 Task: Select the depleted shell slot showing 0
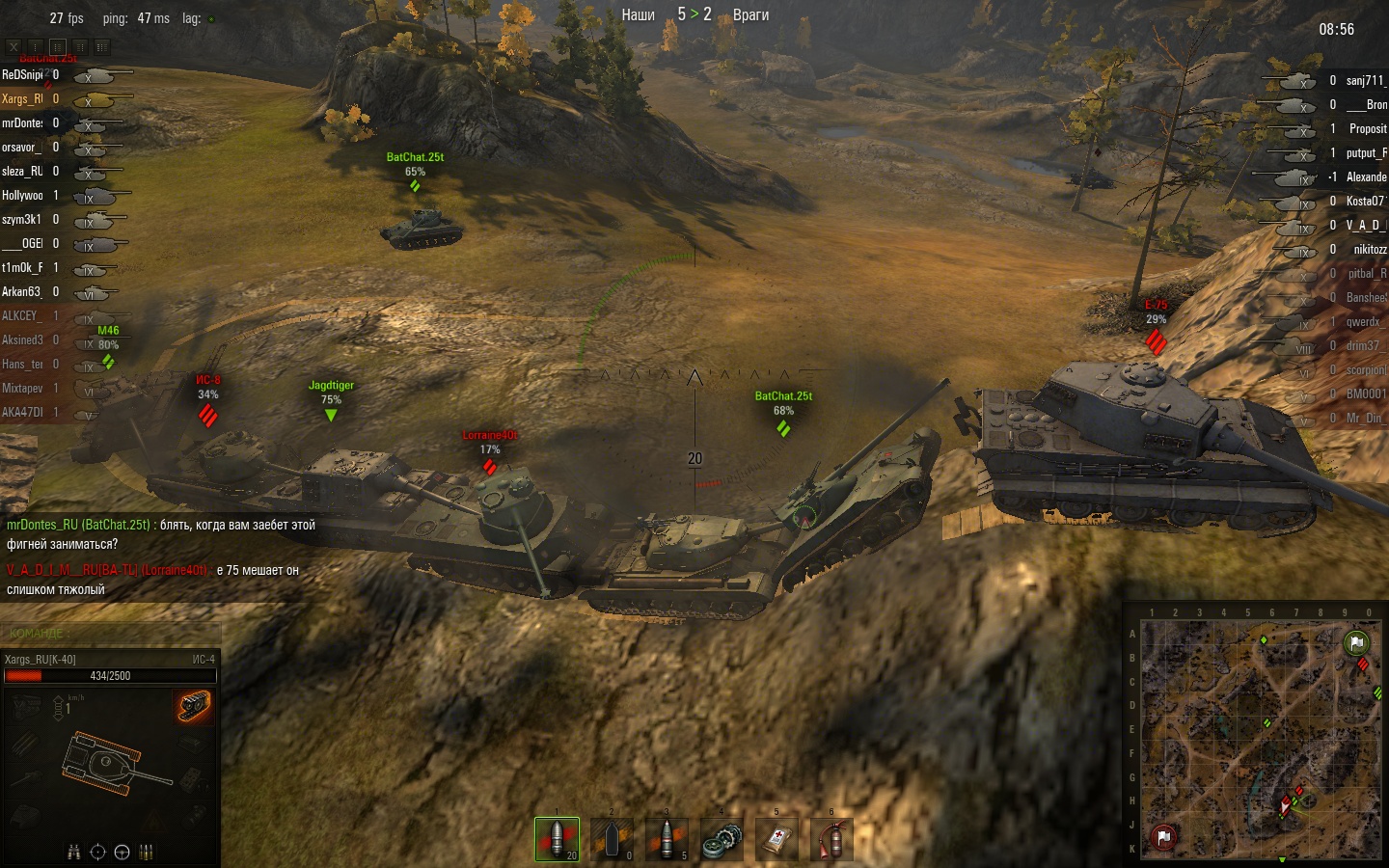(613, 839)
